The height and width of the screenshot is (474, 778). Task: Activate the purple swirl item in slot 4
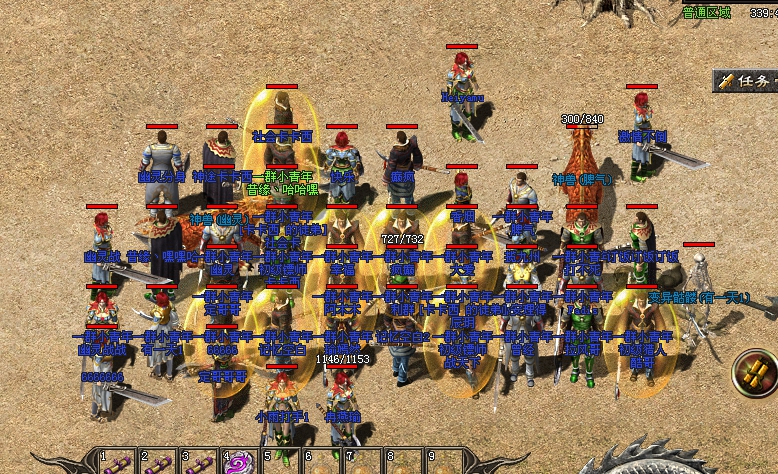(x=239, y=464)
